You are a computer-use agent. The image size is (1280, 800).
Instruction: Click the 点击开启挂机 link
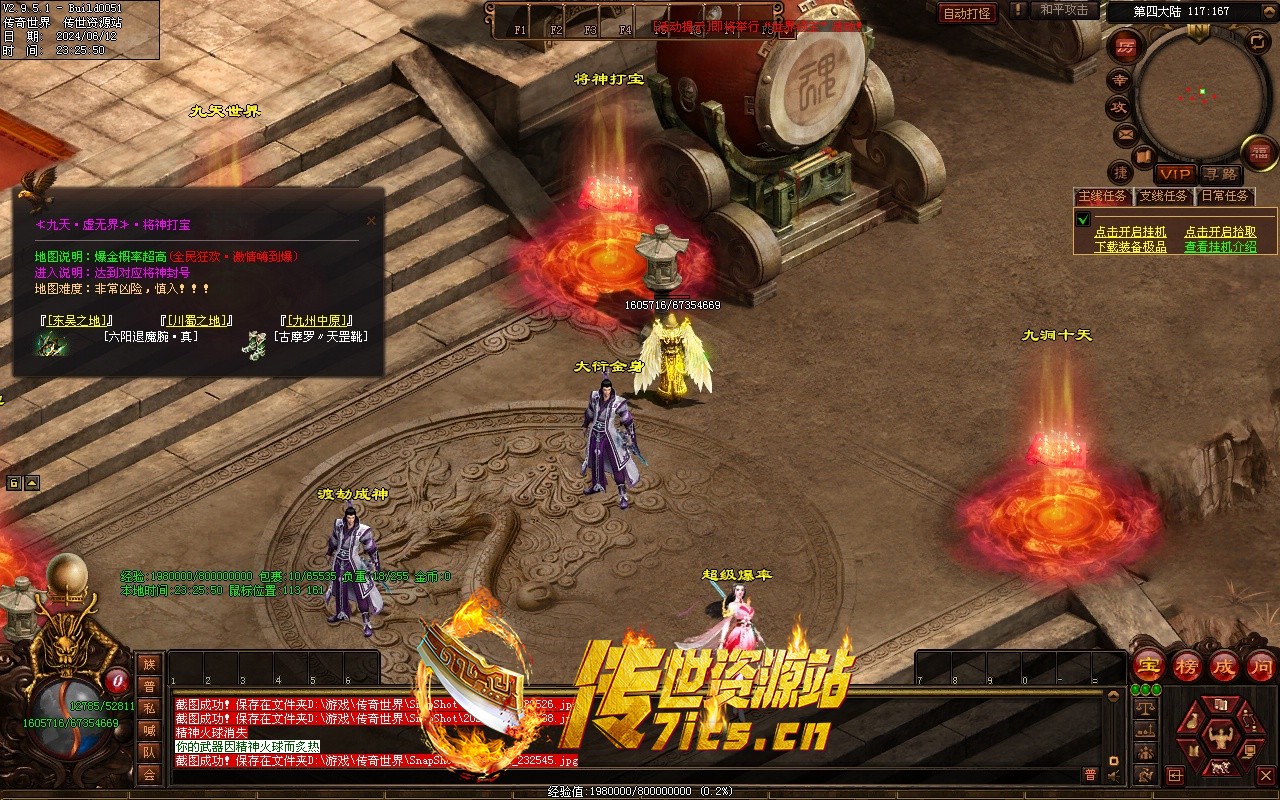(1130, 232)
